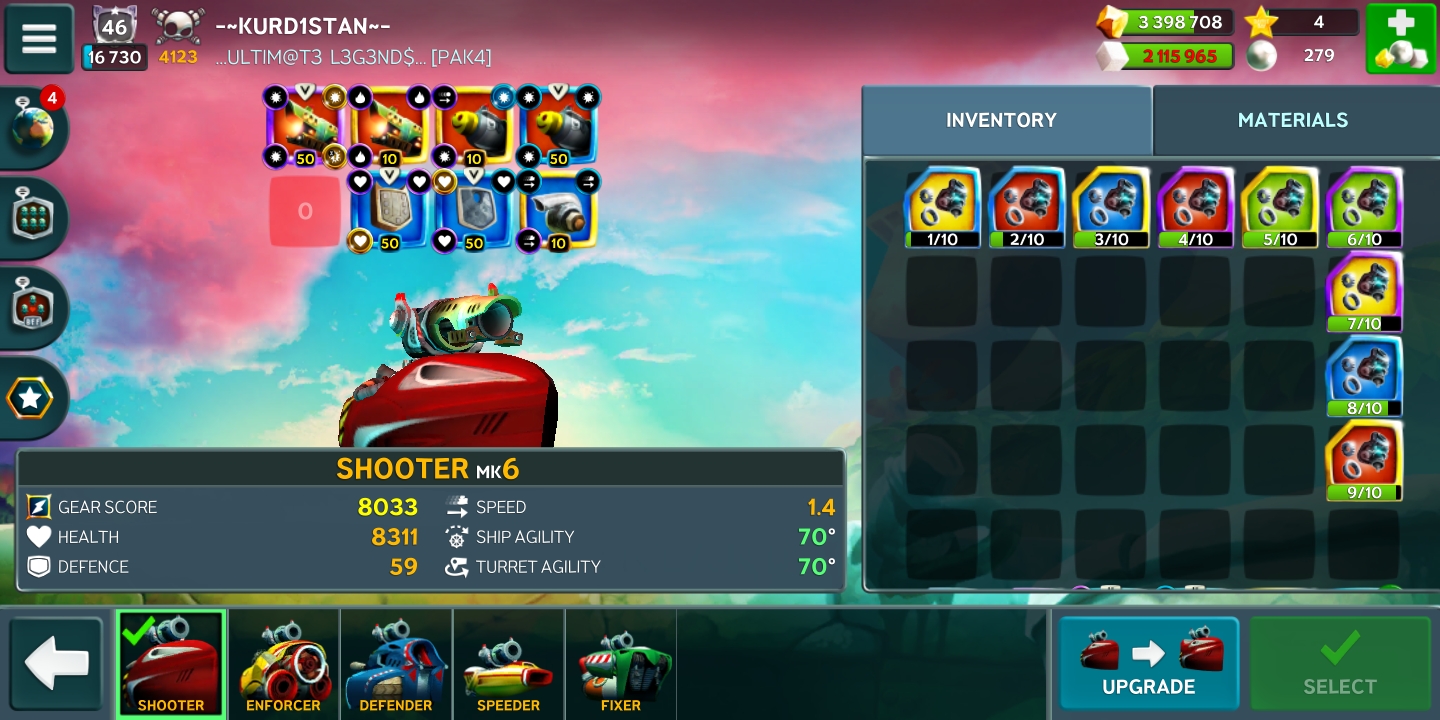Tap the empty red equipment slot
Image resolution: width=1440 pixels, height=720 pixels.
point(305,211)
